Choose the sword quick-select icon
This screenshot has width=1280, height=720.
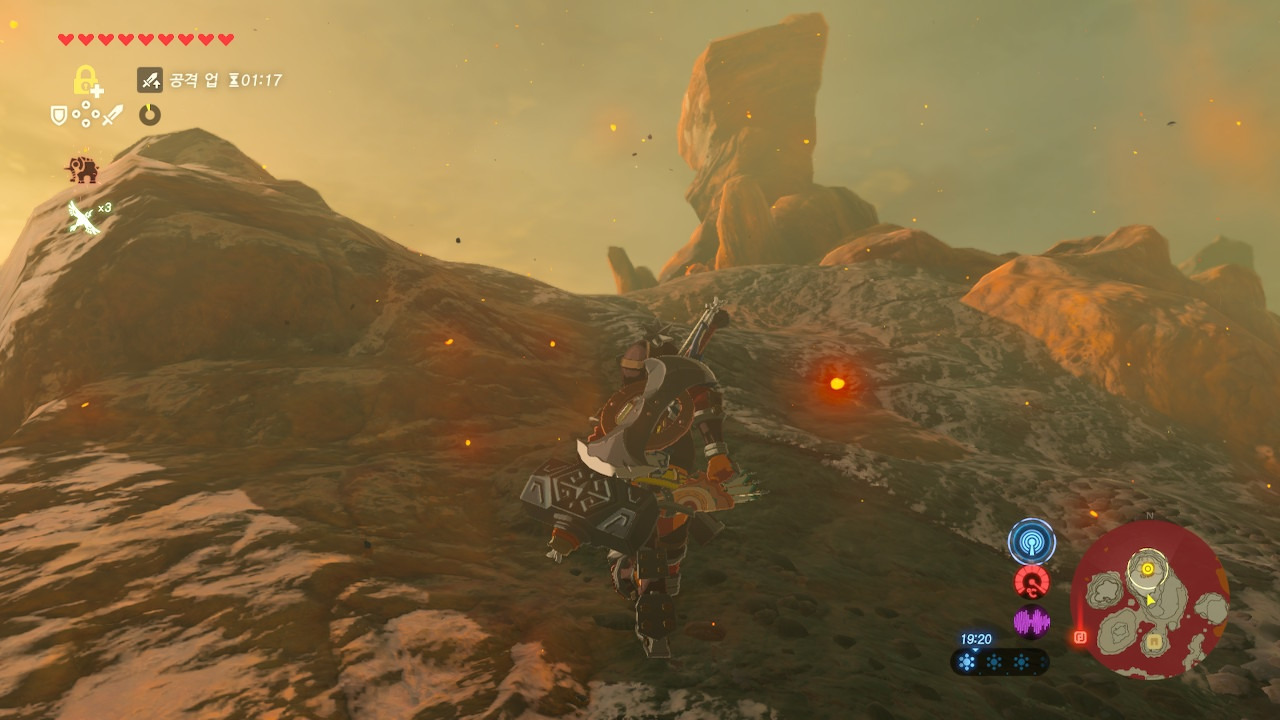pos(112,115)
